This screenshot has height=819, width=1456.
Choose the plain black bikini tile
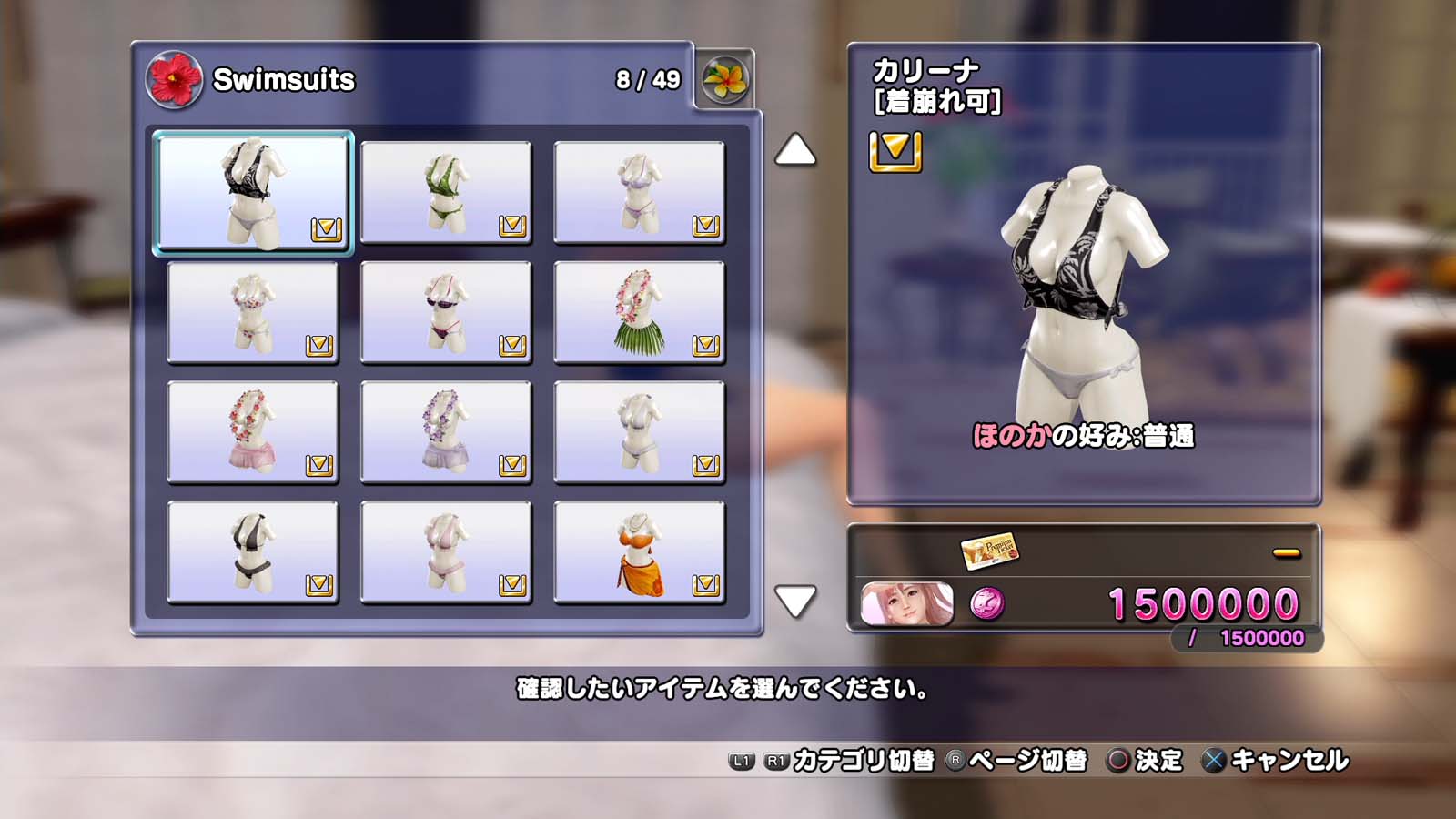coord(253,552)
